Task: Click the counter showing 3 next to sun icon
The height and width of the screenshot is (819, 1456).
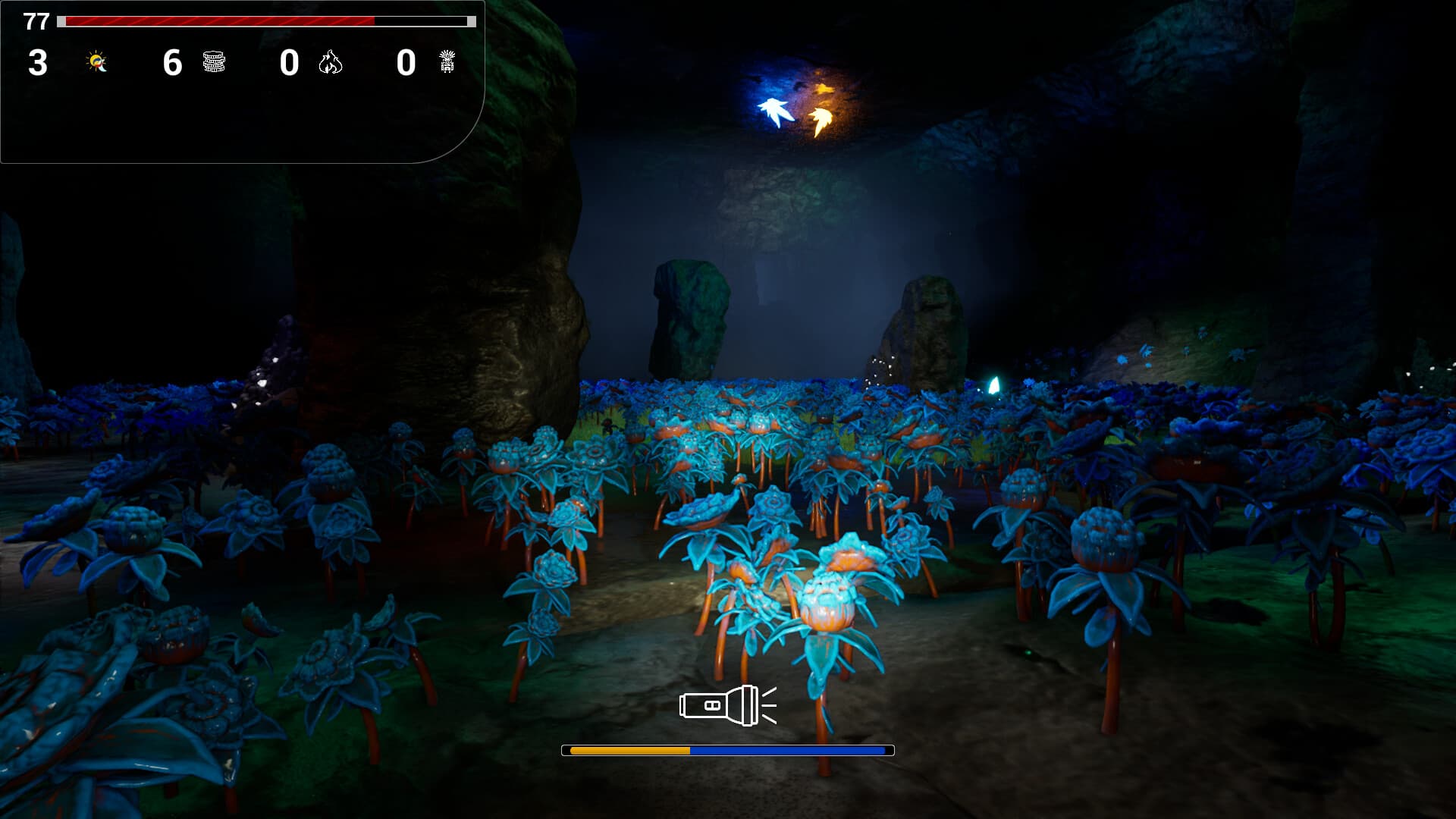Action: (x=36, y=64)
